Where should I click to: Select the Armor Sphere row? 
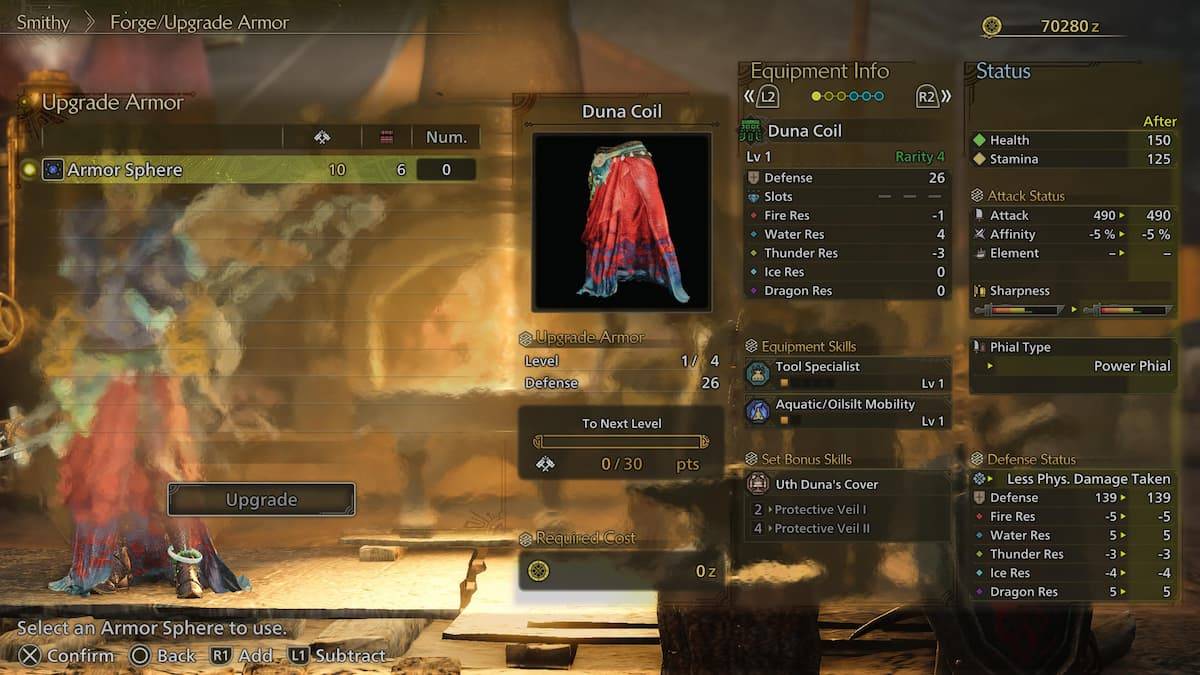pos(250,170)
